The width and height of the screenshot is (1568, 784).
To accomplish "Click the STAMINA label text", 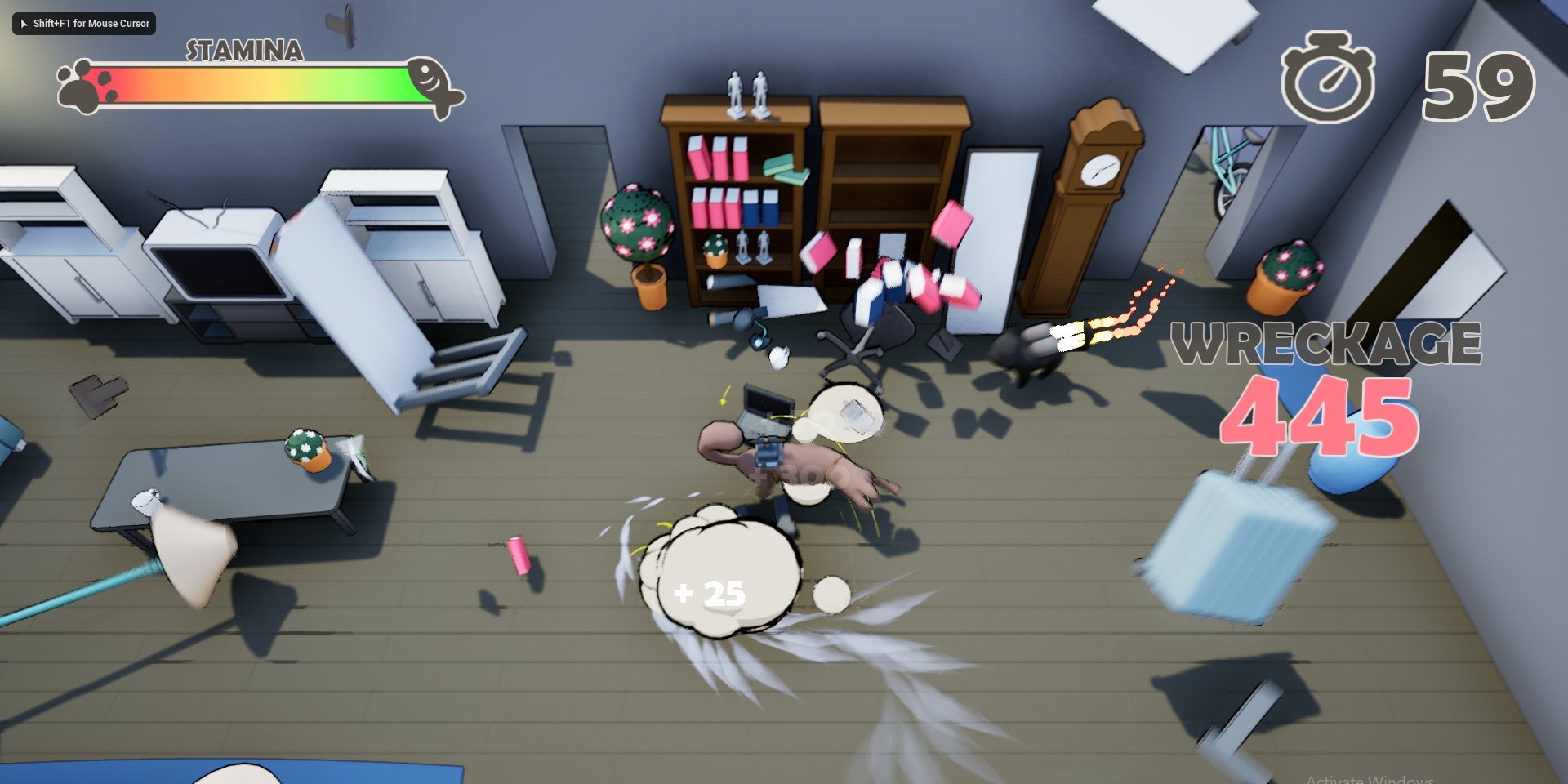I will coord(243,51).
